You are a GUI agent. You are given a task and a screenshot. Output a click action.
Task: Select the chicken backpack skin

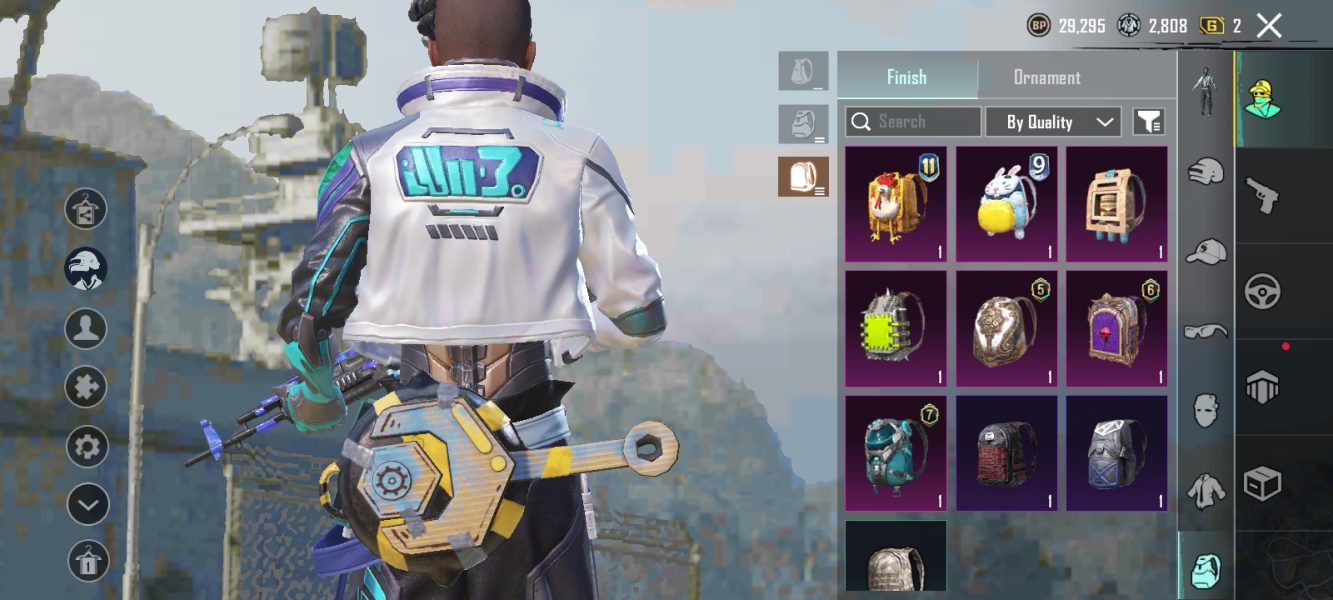pos(896,205)
